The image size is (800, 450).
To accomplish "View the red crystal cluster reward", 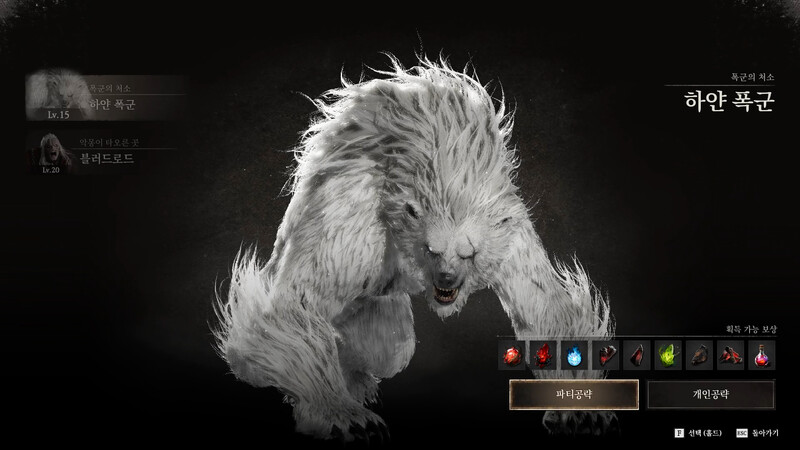I will pyautogui.click(x=543, y=354).
